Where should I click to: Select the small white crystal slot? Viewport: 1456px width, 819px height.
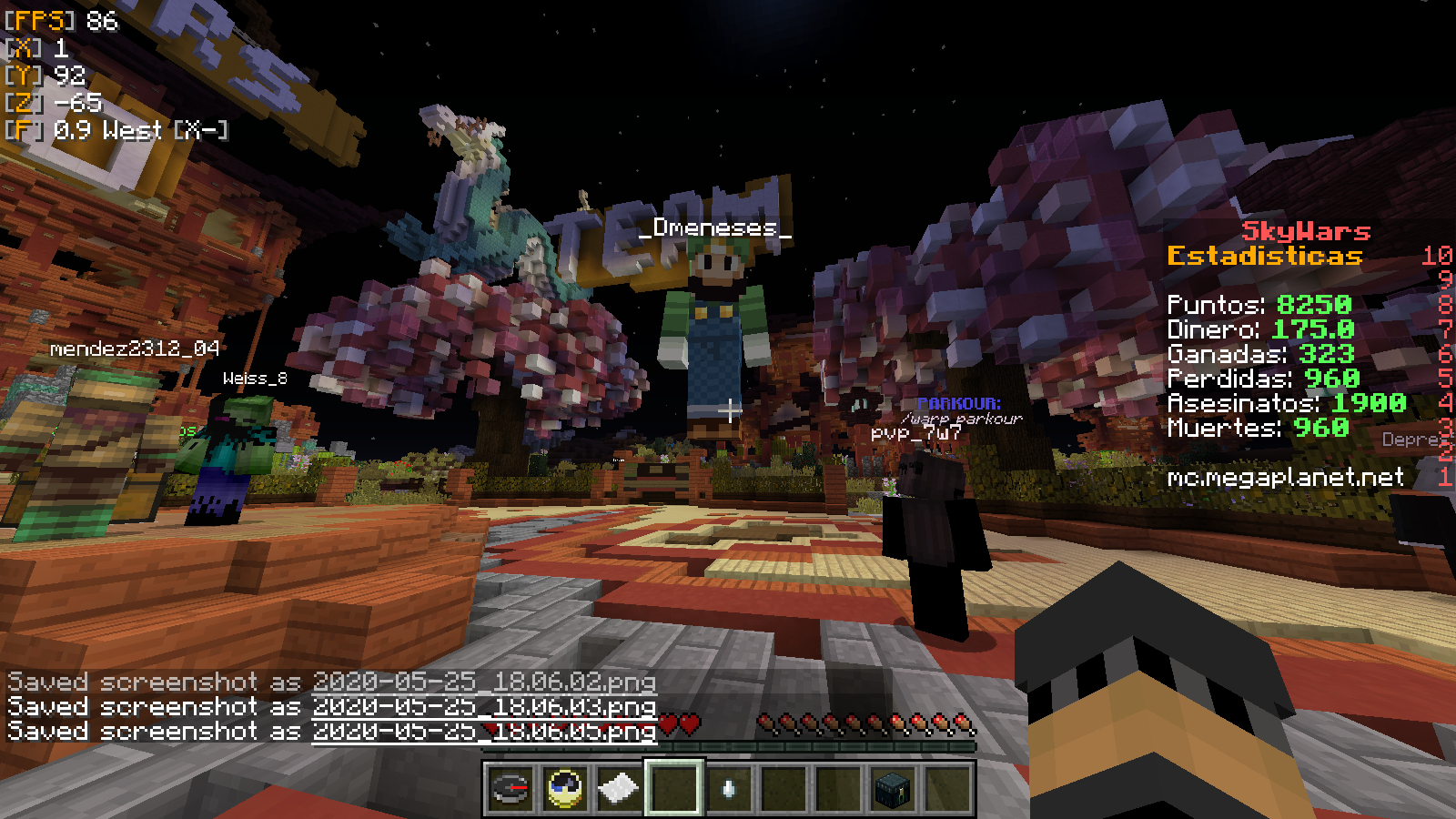pos(728,788)
